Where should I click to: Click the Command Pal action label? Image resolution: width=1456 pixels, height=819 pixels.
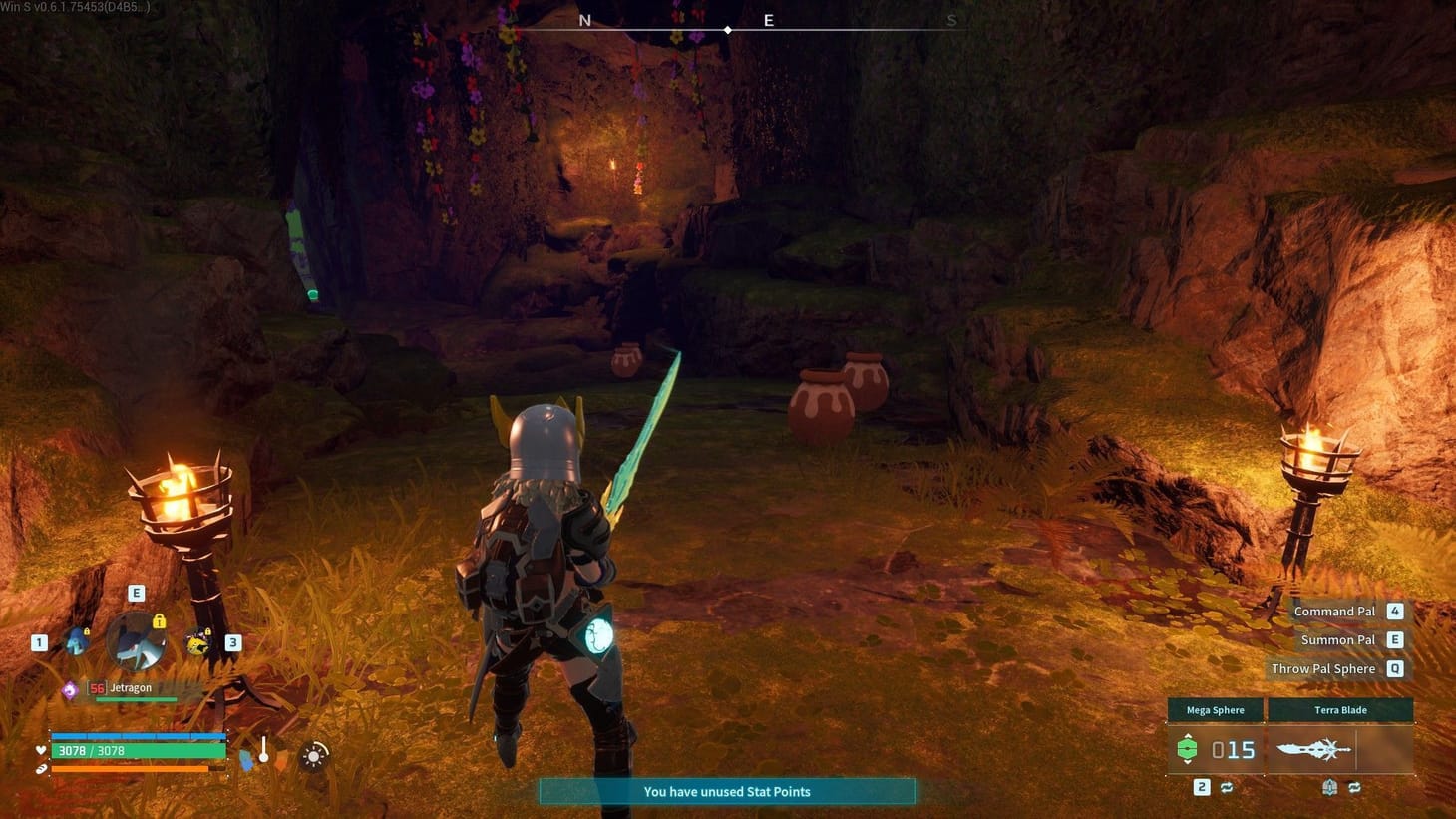1333,610
